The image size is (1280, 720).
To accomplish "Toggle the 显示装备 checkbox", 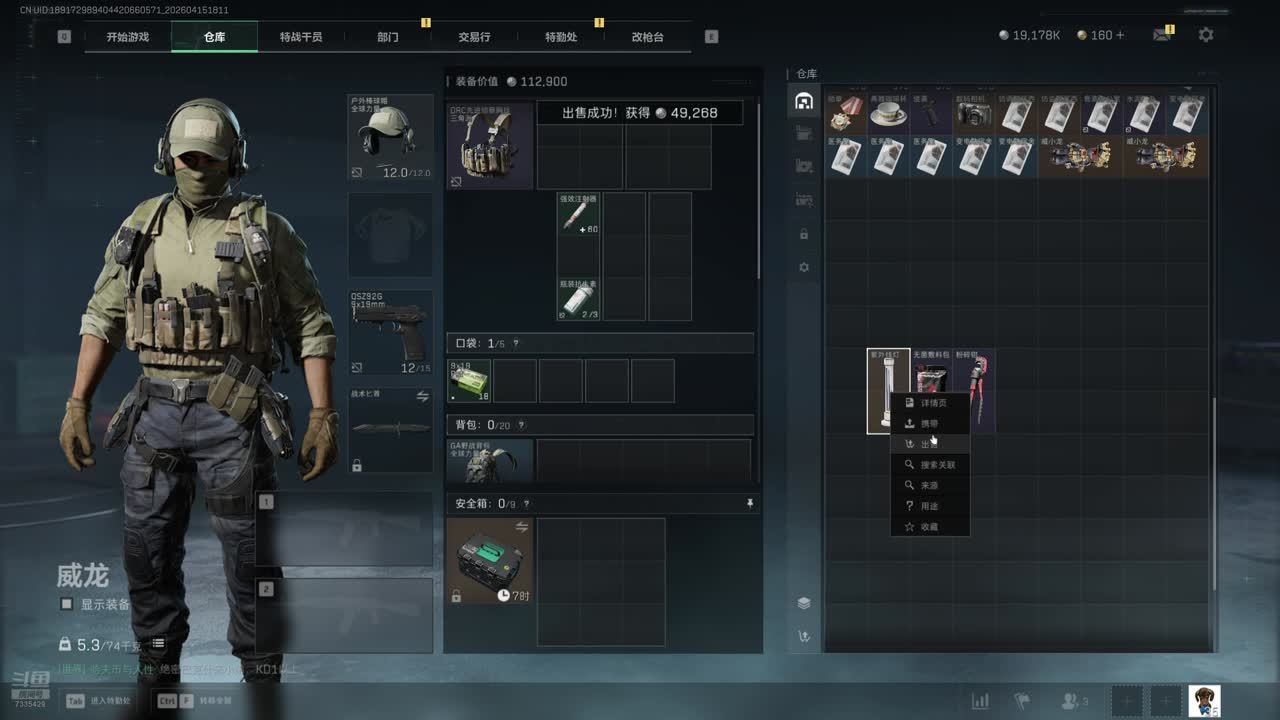I will [x=67, y=604].
